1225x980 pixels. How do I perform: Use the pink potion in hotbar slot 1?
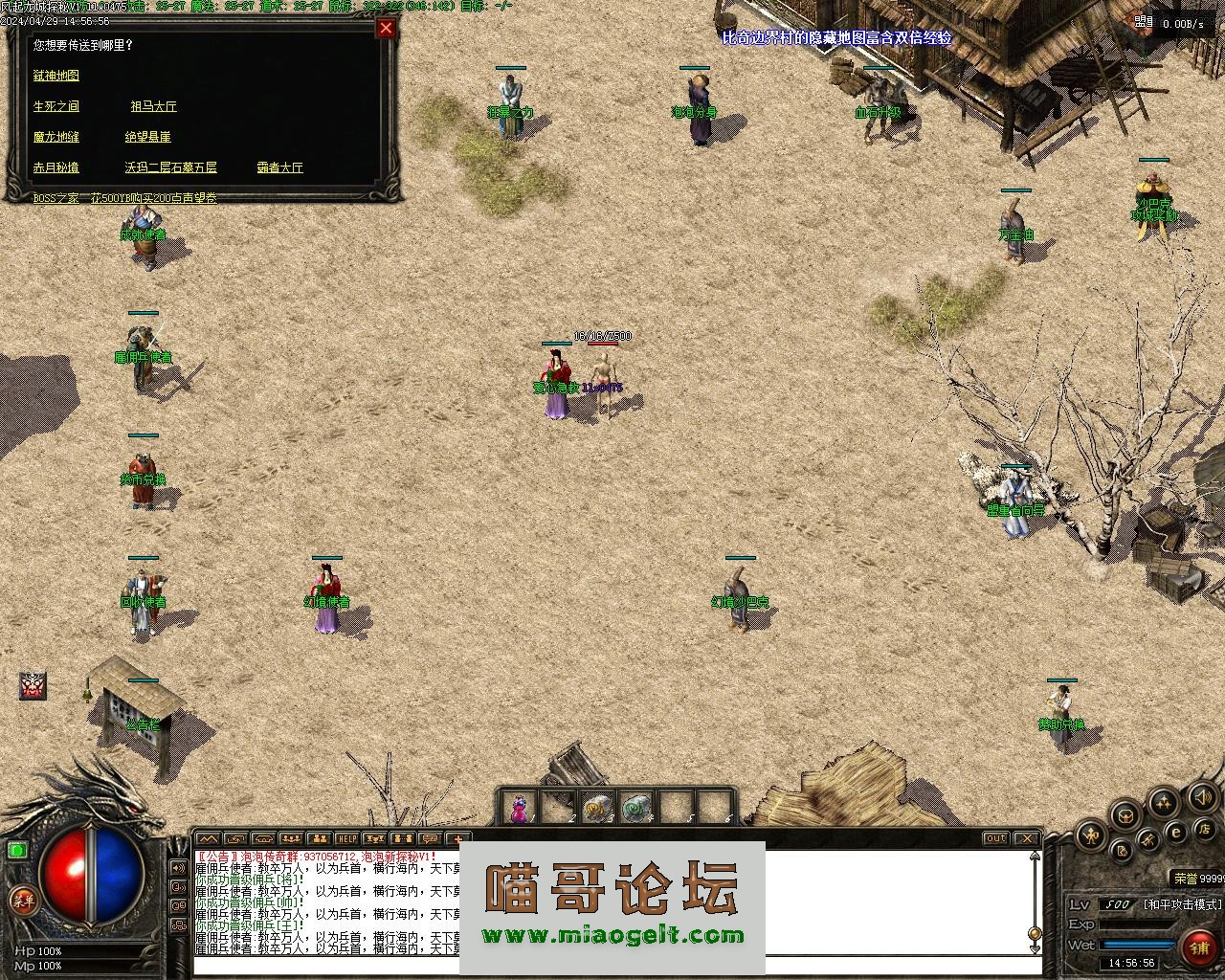click(x=518, y=809)
